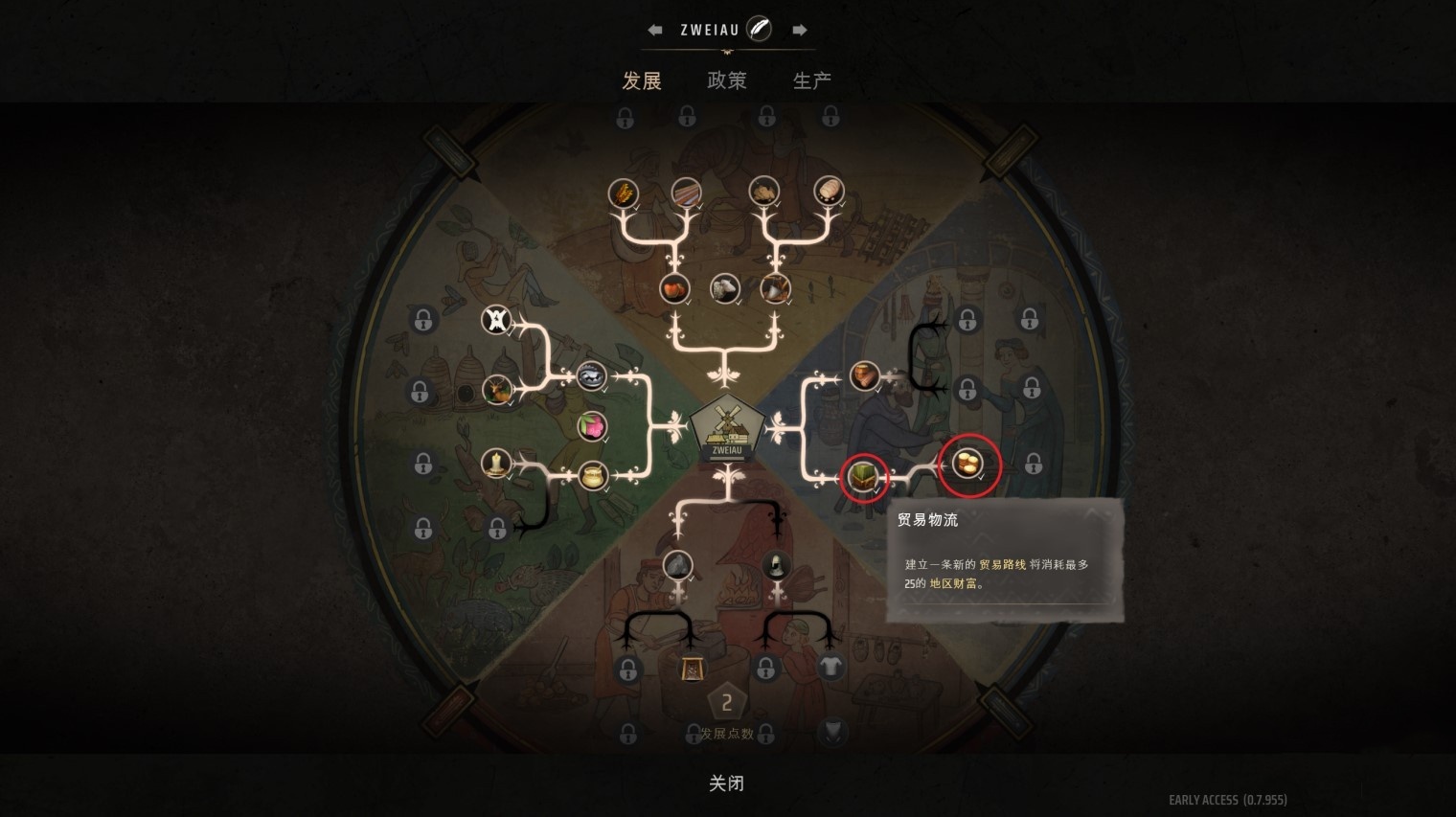Screen dimensions: 1456x817
Task: Open the 生产 tab
Action: (x=811, y=81)
